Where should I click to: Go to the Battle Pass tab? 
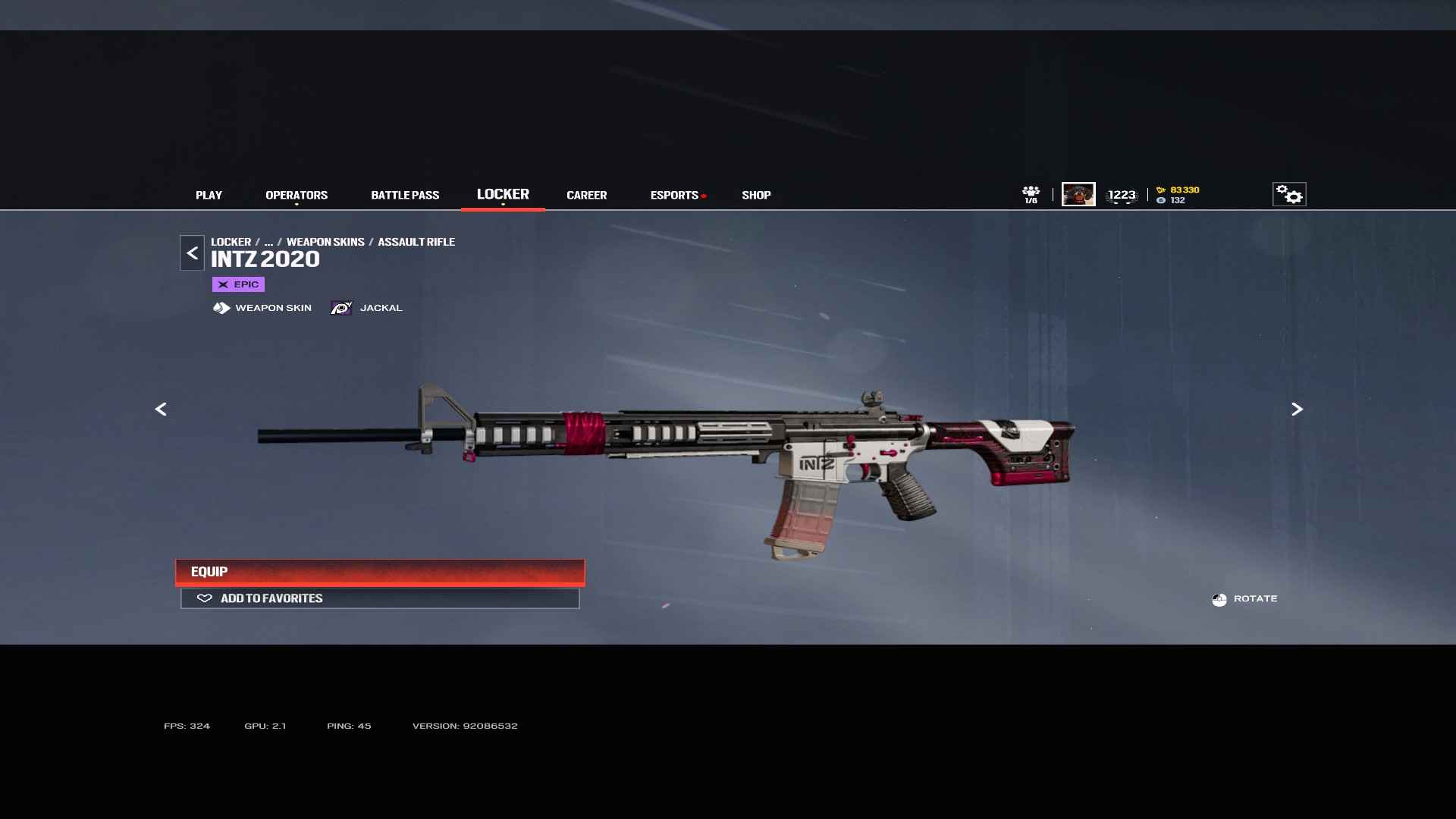pos(405,195)
